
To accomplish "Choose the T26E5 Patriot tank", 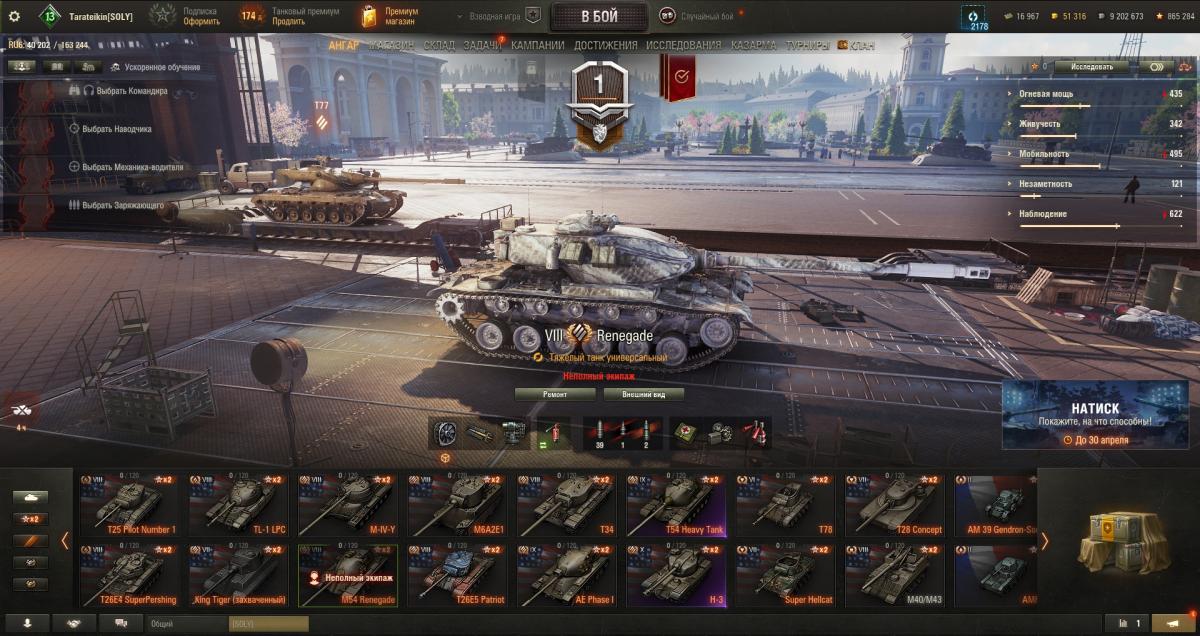I will point(457,576).
